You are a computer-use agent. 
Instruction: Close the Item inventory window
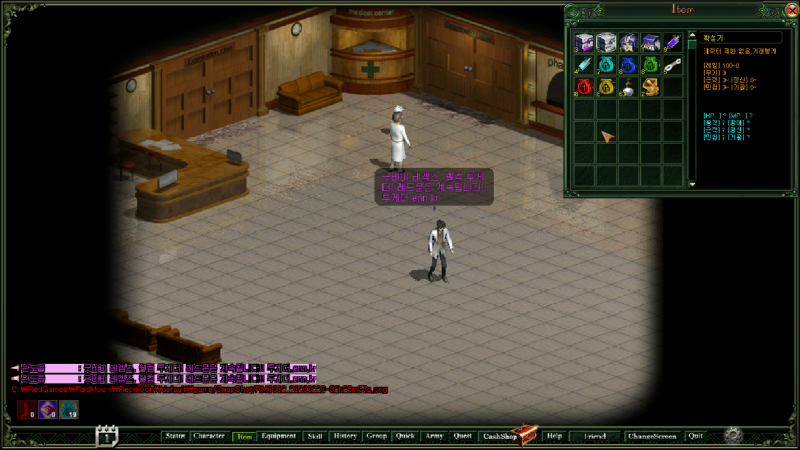(x=791, y=9)
